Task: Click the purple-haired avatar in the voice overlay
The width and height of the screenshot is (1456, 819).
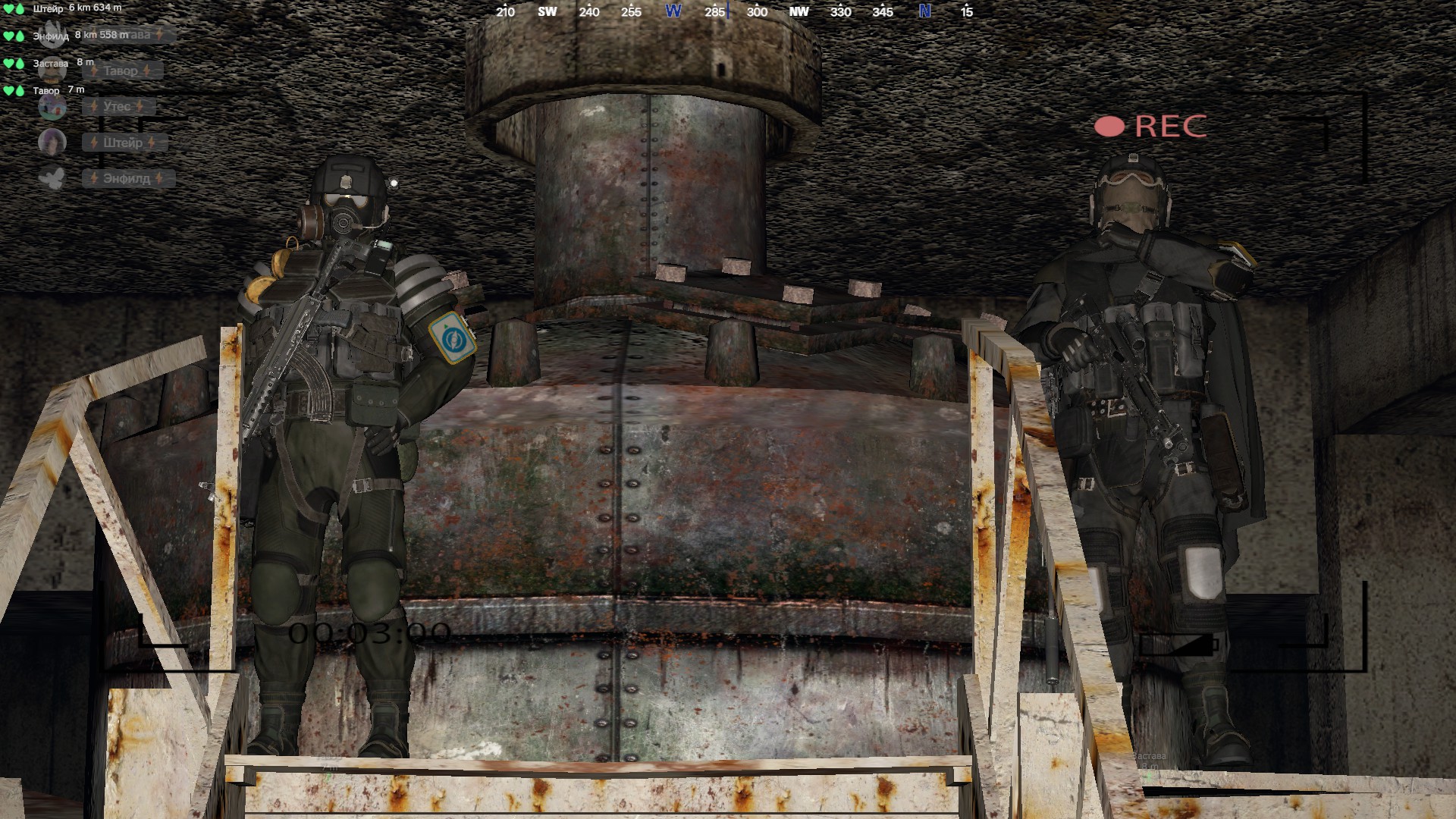Action: coord(52,142)
